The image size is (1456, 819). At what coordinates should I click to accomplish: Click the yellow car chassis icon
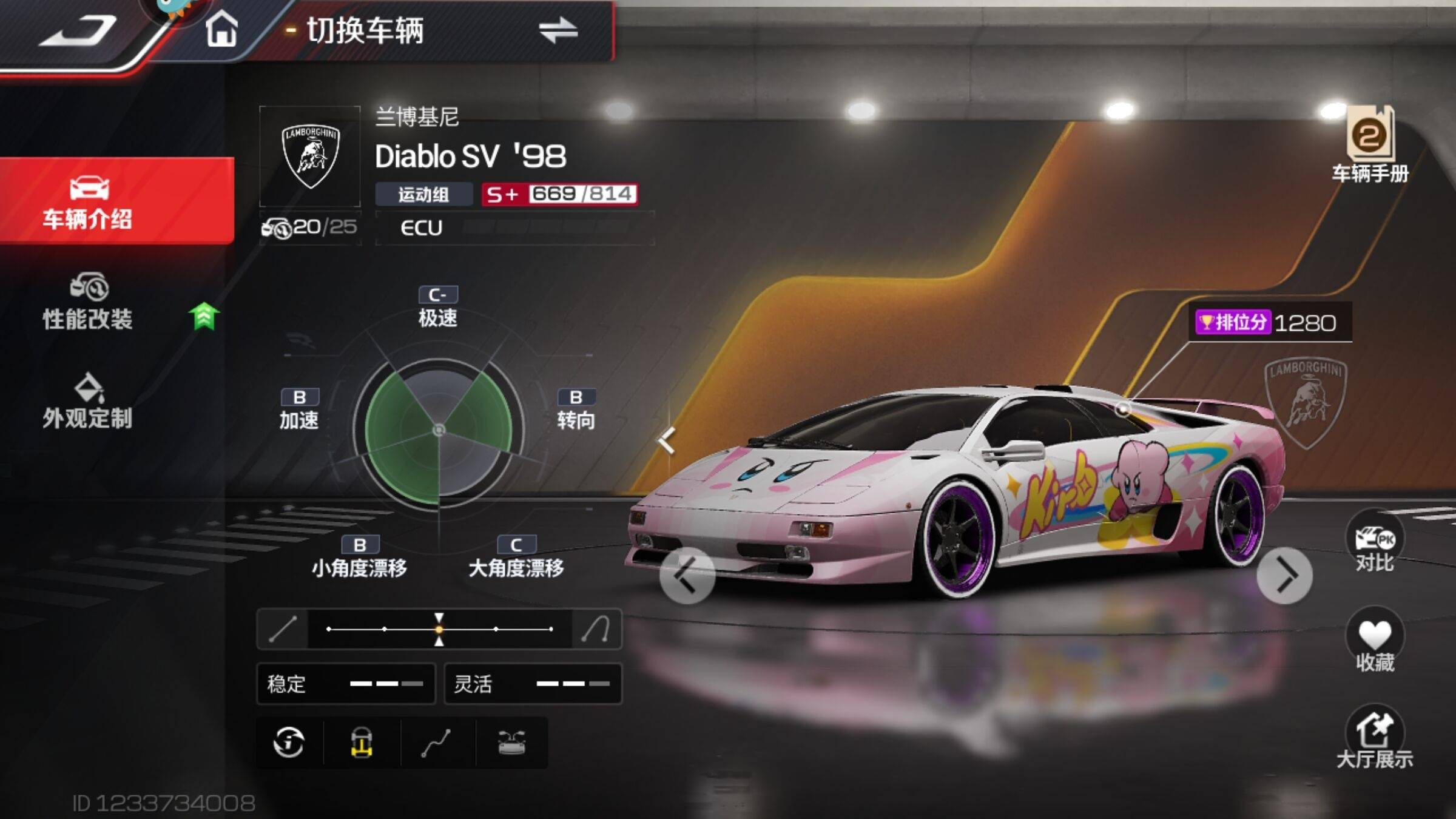(362, 743)
